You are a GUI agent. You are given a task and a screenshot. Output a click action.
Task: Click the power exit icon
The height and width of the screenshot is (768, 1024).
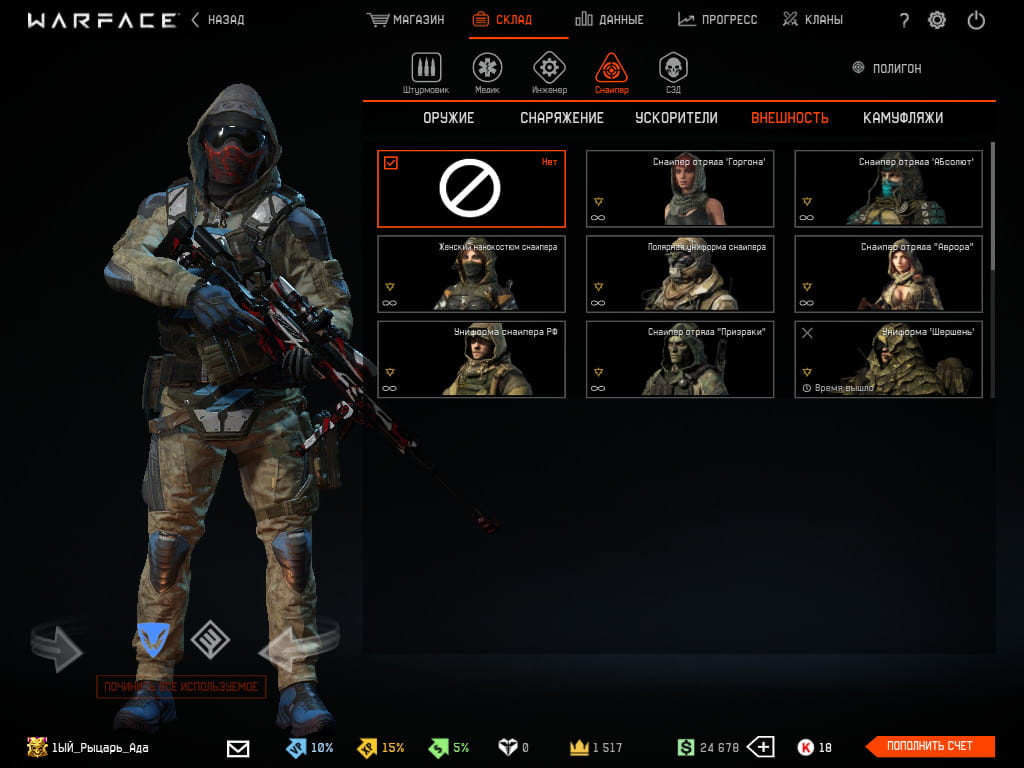[977, 20]
